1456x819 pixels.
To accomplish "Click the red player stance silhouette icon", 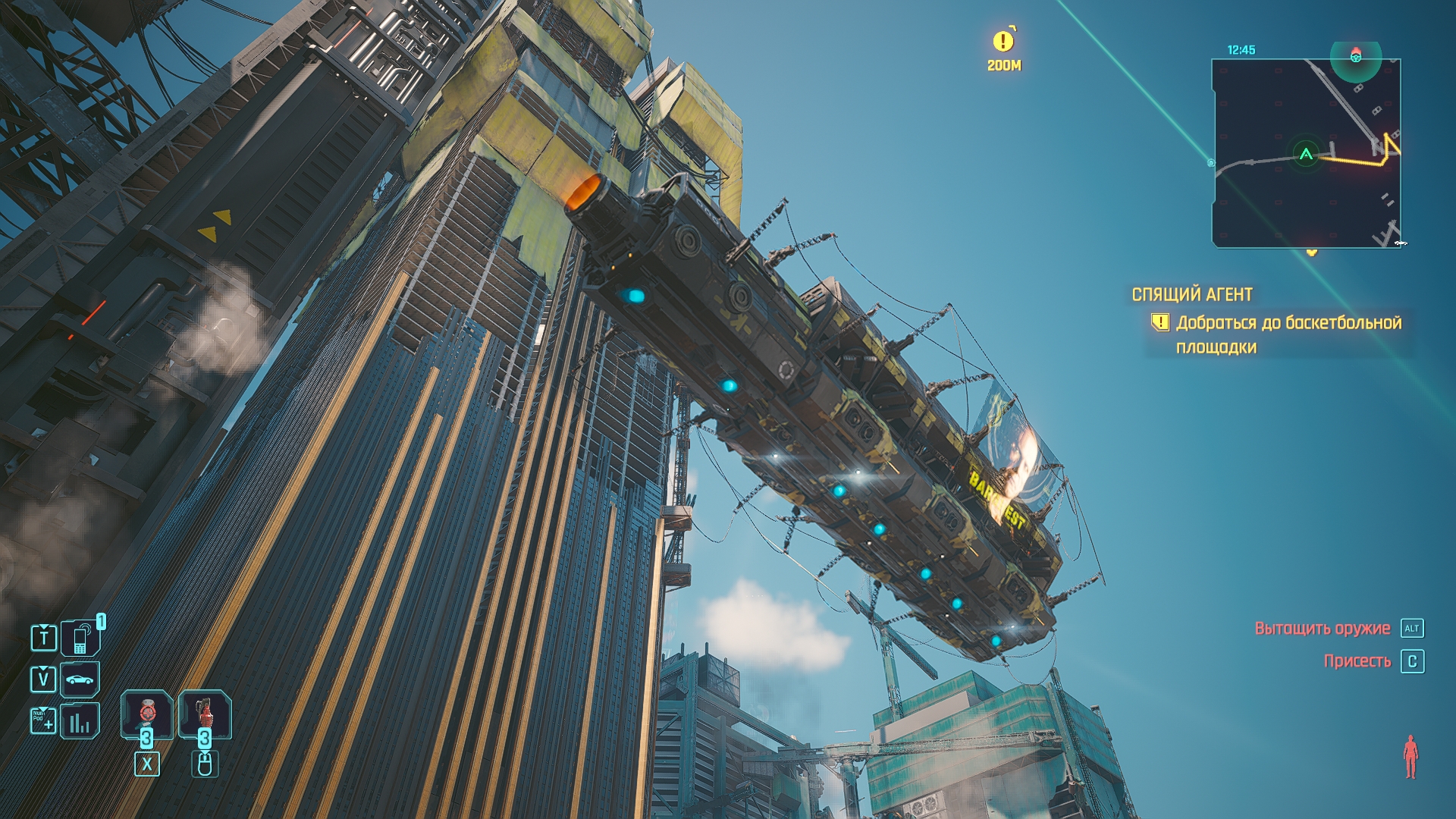I will pos(1410,756).
